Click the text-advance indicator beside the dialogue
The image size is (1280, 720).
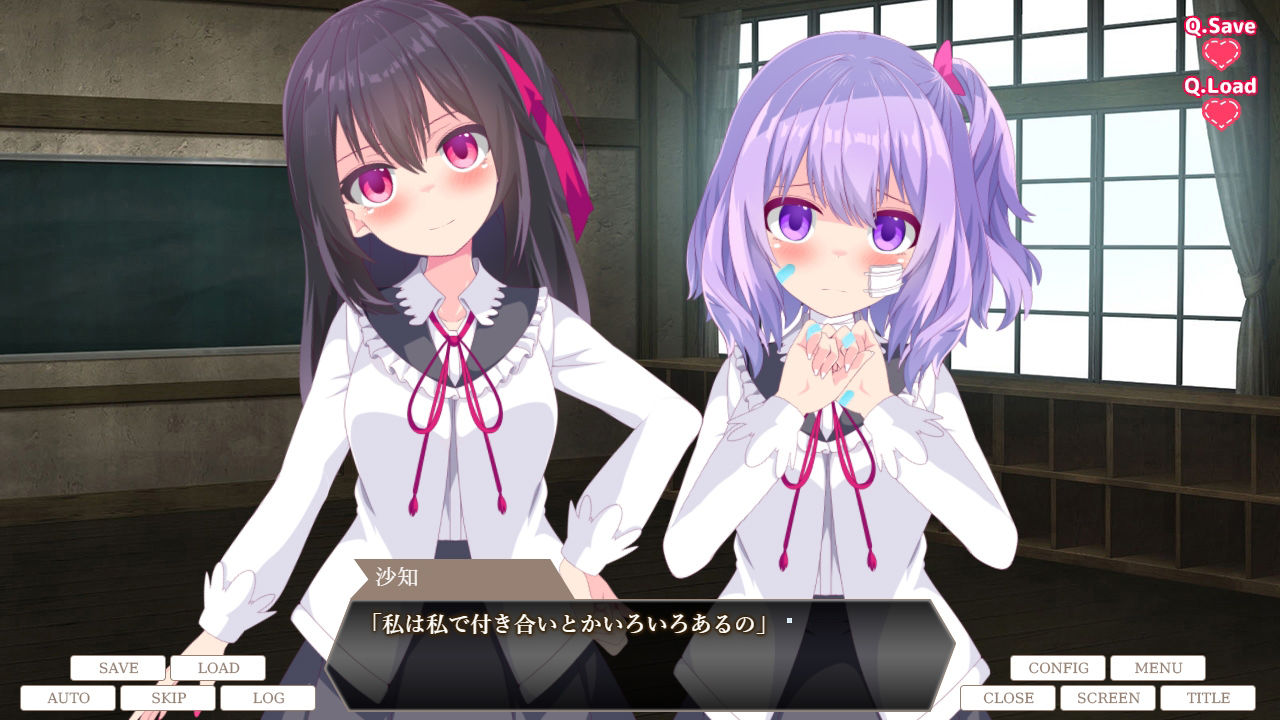point(789,622)
